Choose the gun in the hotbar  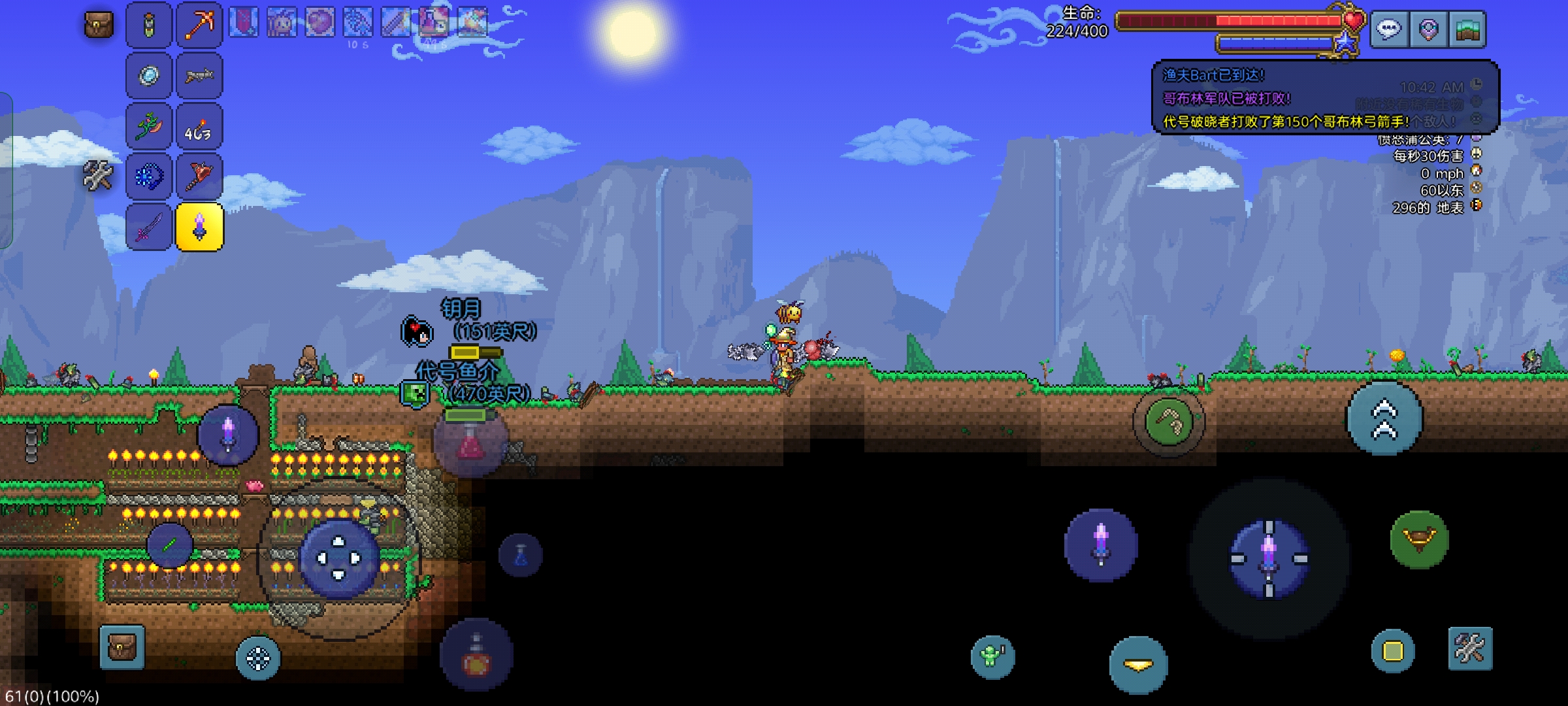pyautogui.click(x=199, y=76)
